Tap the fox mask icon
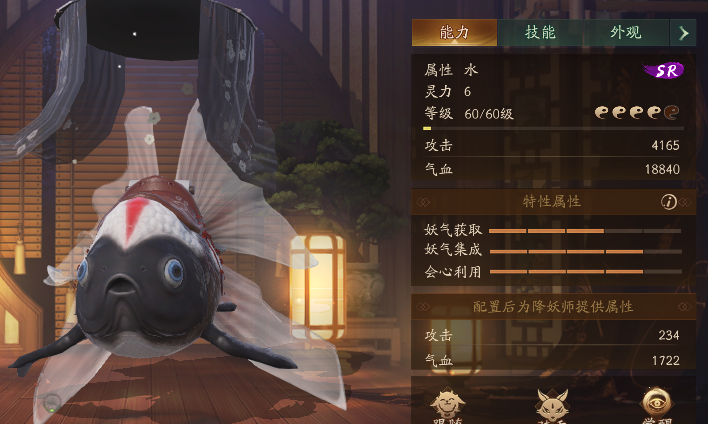 tap(551, 405)
